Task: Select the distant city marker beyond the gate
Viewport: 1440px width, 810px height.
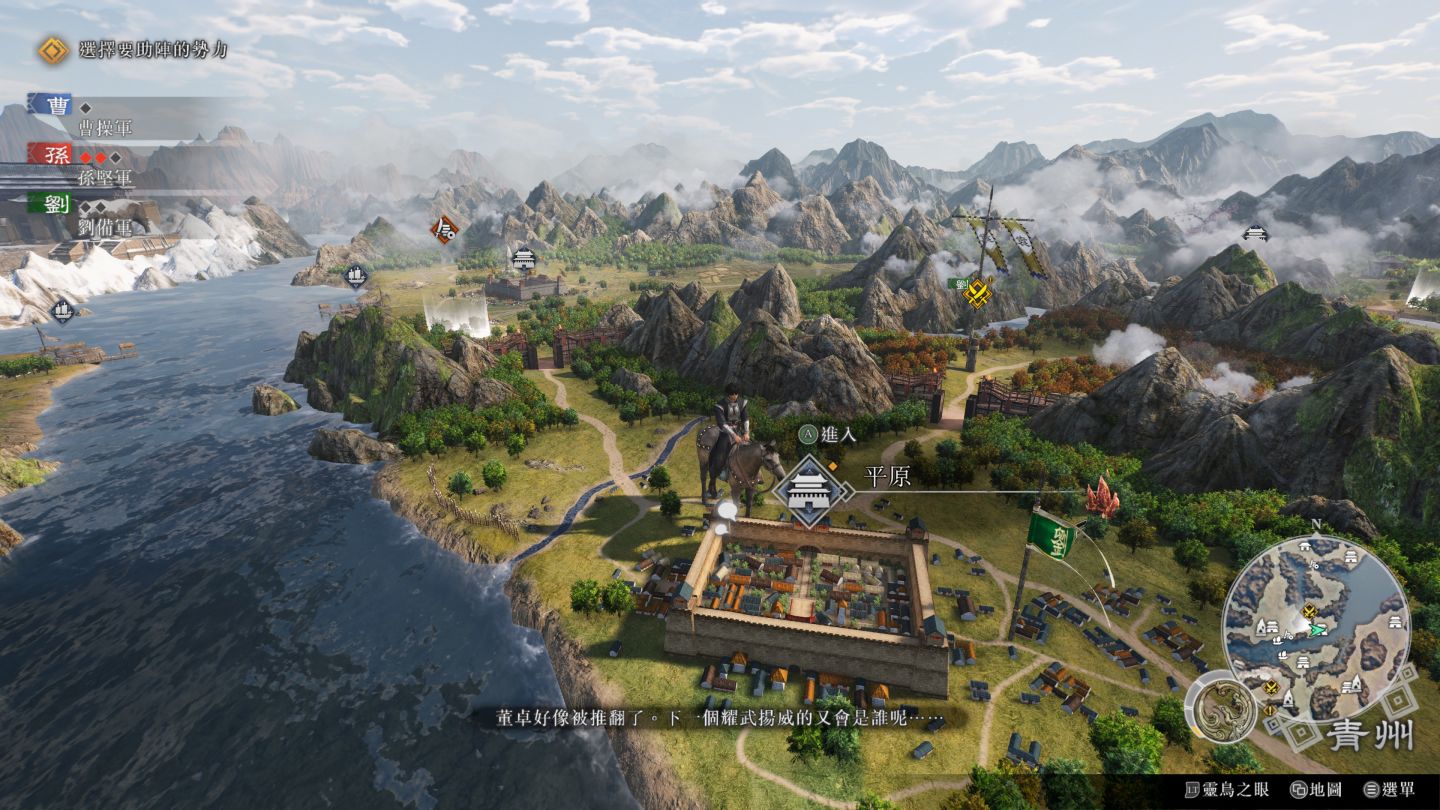Action: point(524,259)
